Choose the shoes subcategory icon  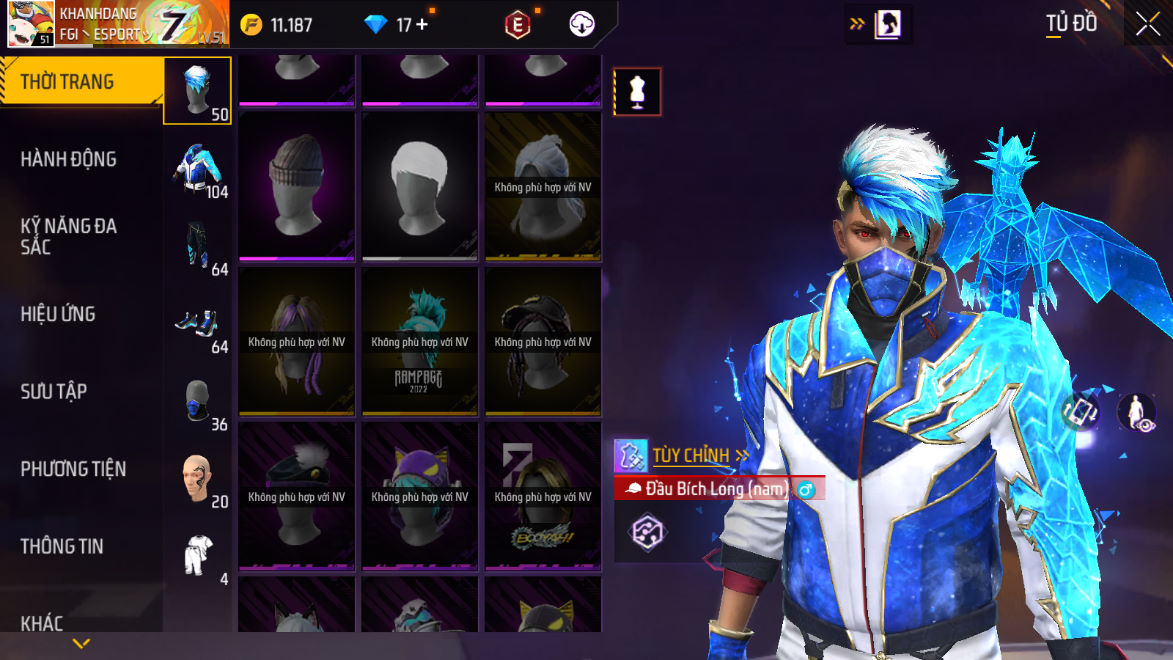(197, 322)
